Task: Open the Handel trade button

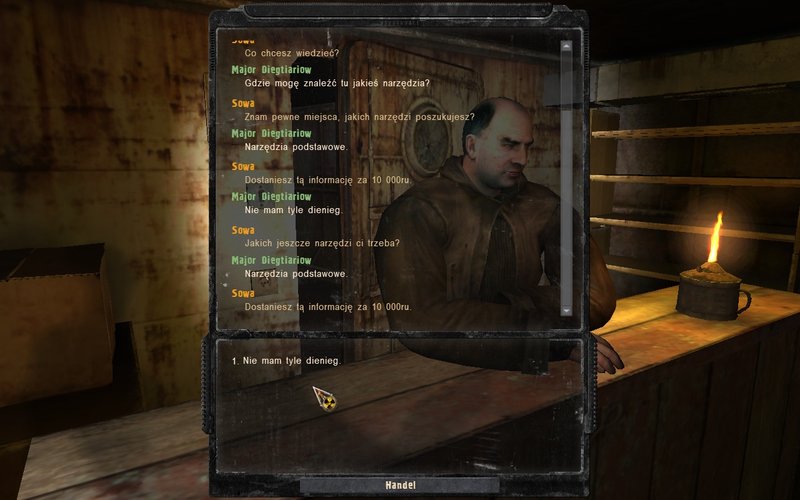Action: pyautogui.click(x=400, y=485)
